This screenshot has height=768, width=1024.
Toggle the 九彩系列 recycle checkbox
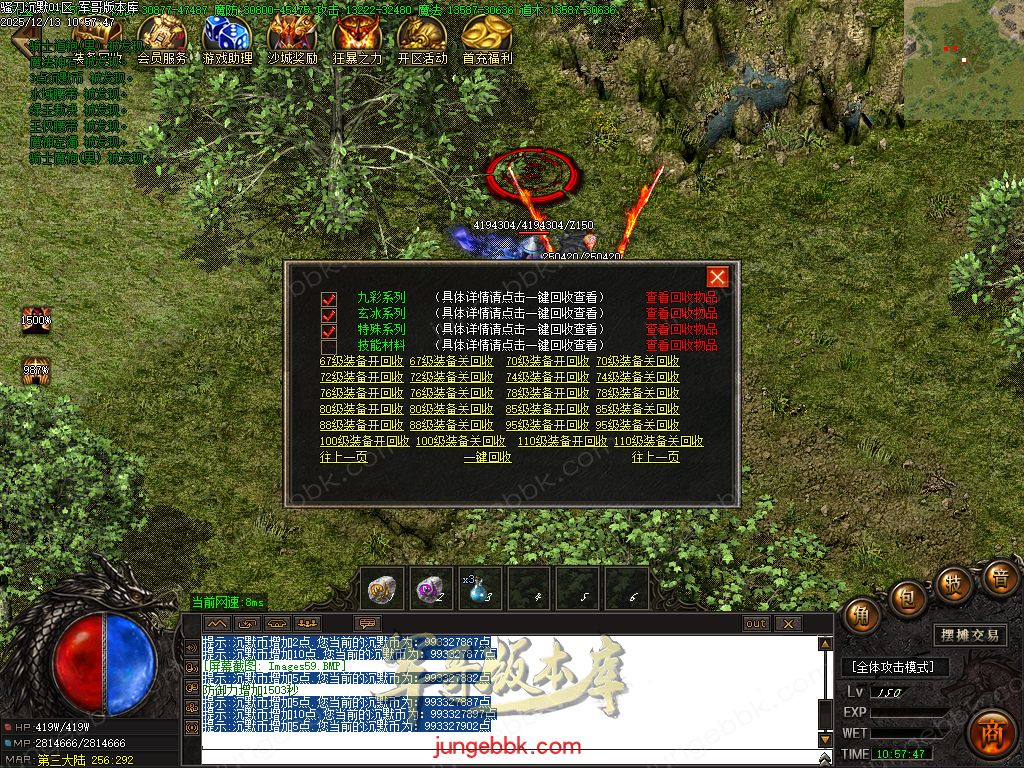[329, 298]
